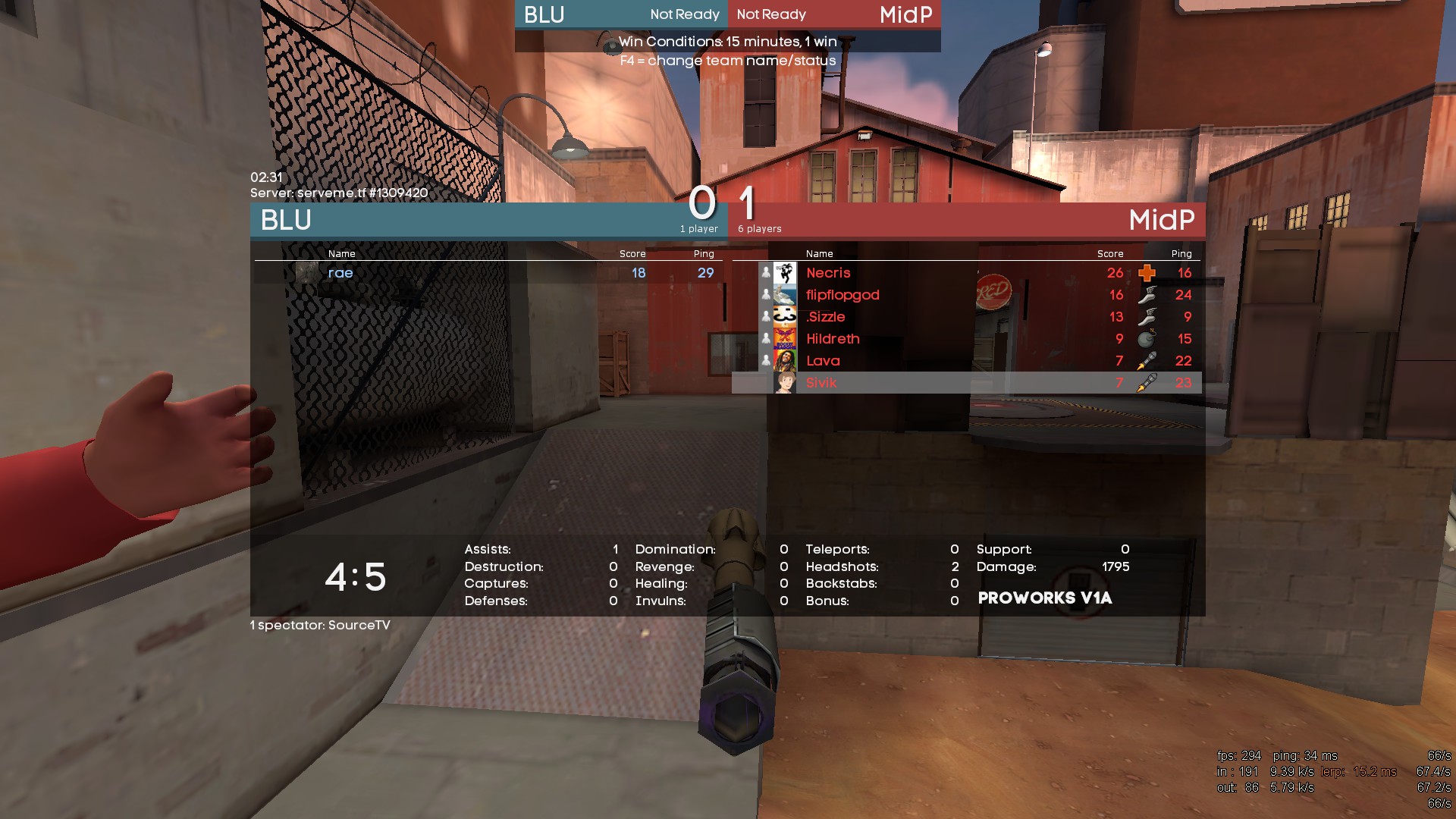Pick Lava from the MidP team list

pos(823,361)
